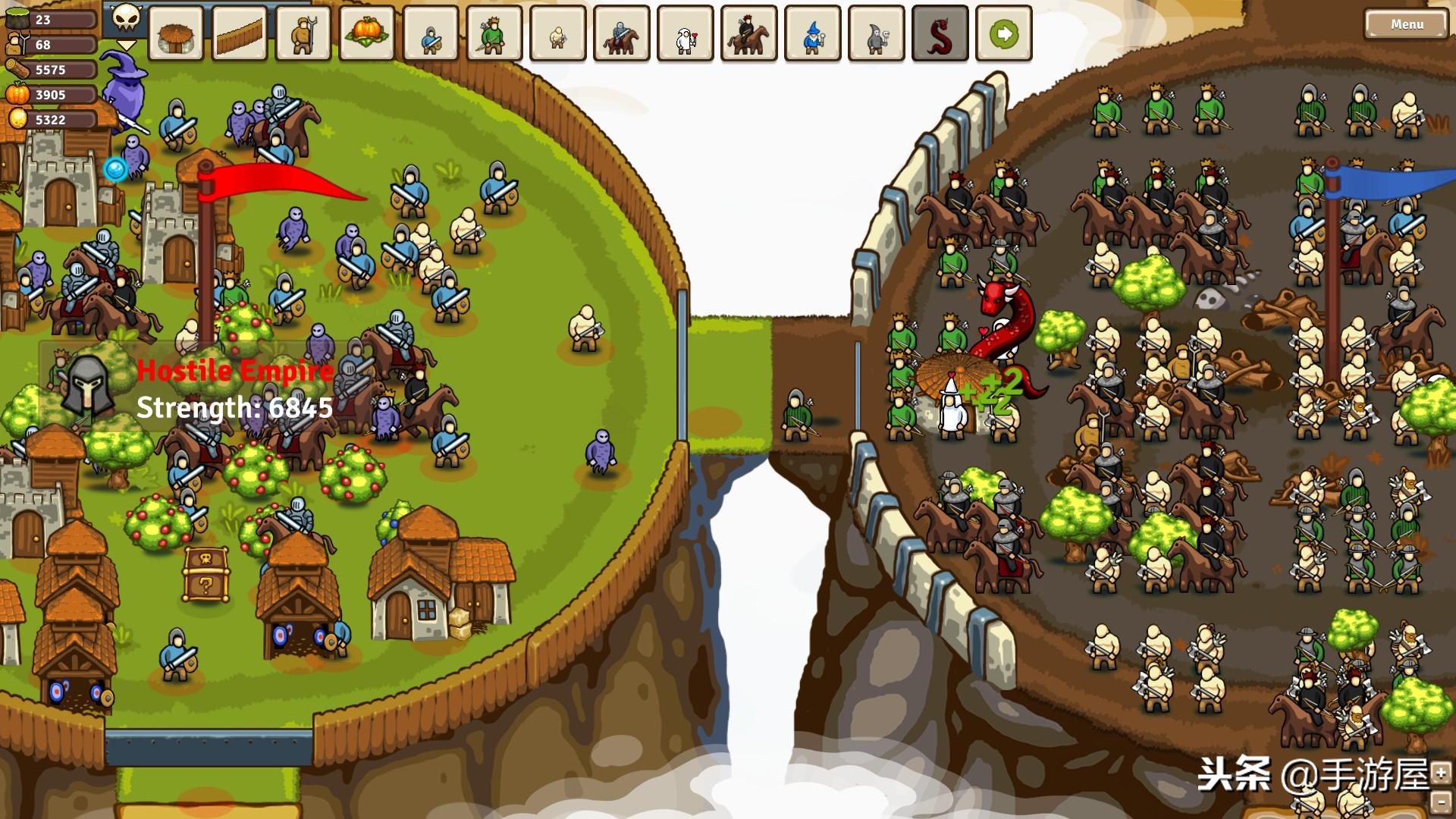Screen dimensions: 1456x819
Task: Click the green arrow next-page button
Action: 1004,33
